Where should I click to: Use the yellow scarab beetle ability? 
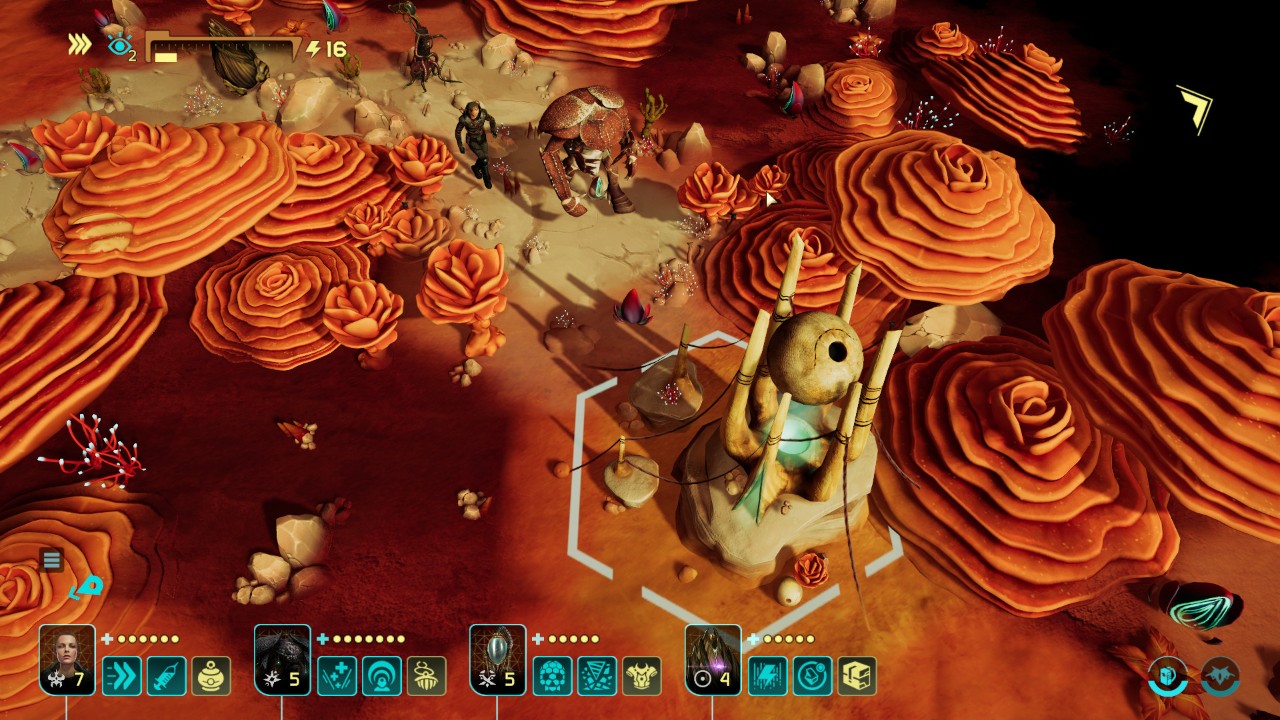tap(427, 676)
